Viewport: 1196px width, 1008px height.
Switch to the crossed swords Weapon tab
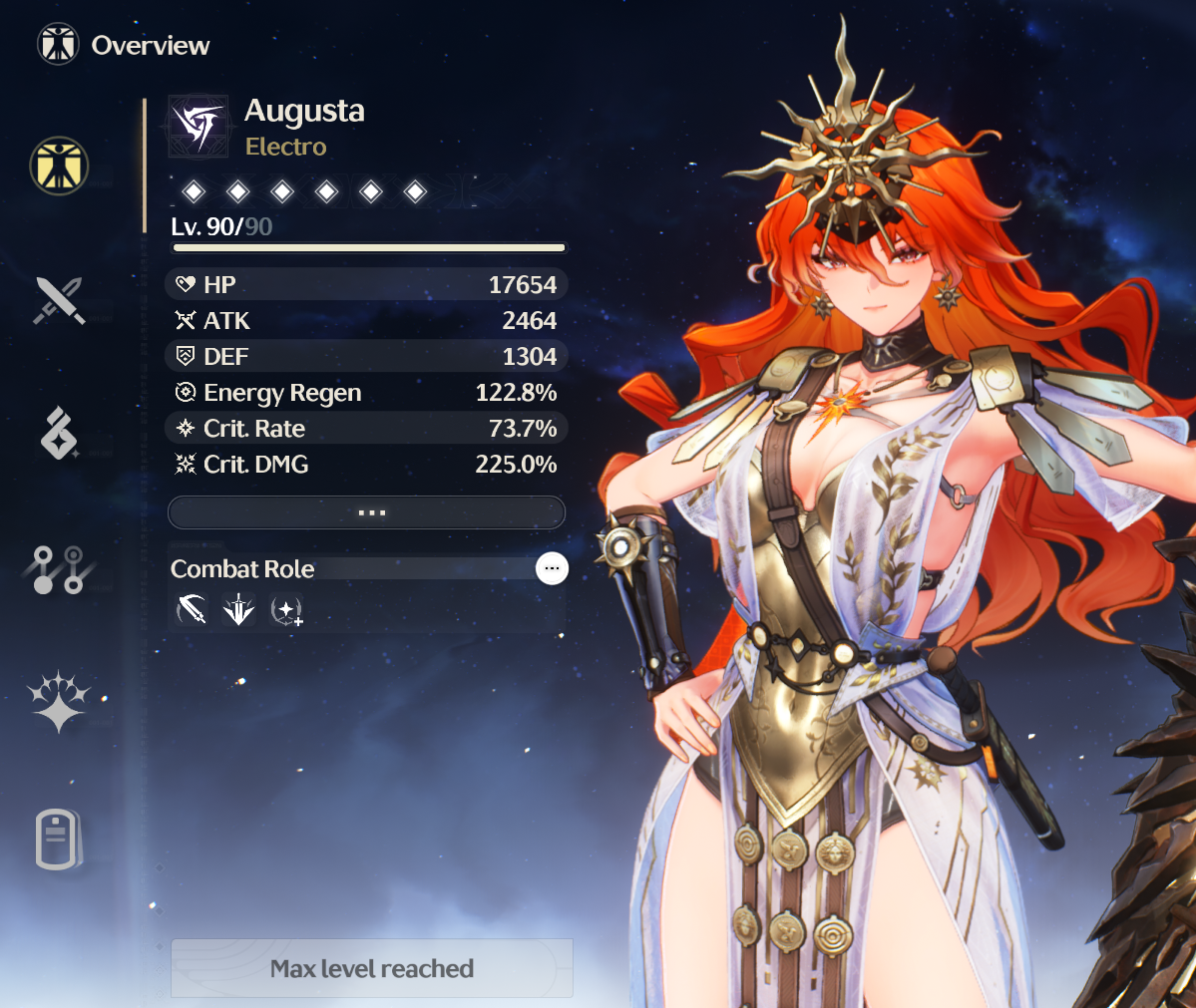pyautogui.click(x=59, y=300)
